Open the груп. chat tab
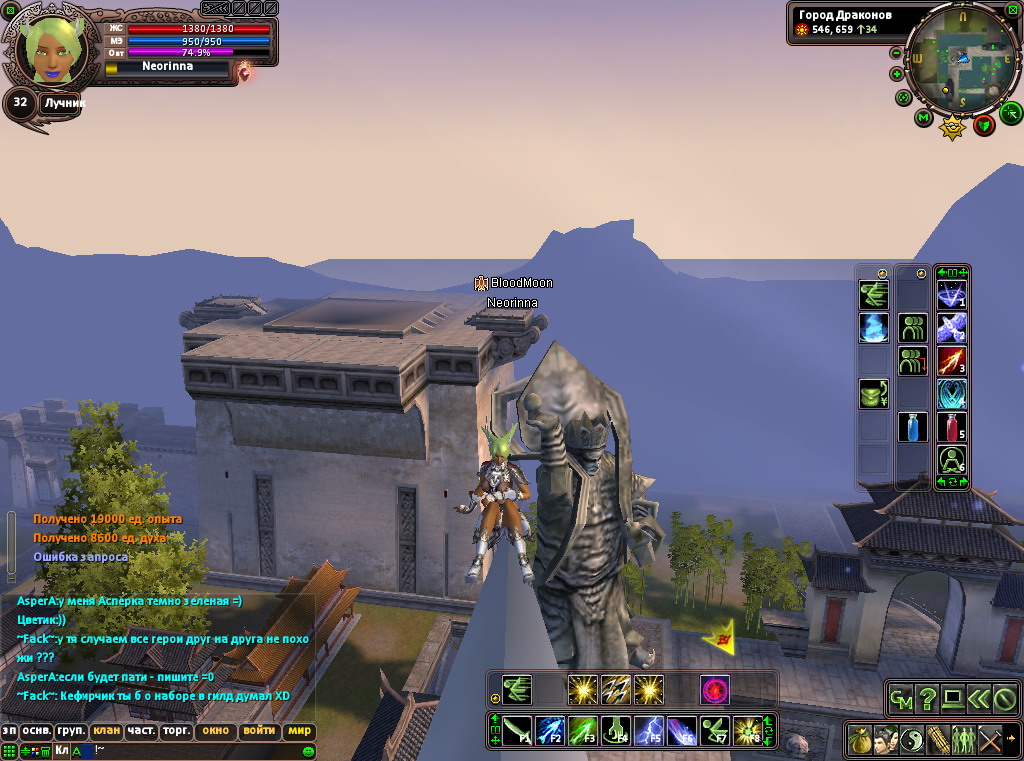 coord(70,731)
